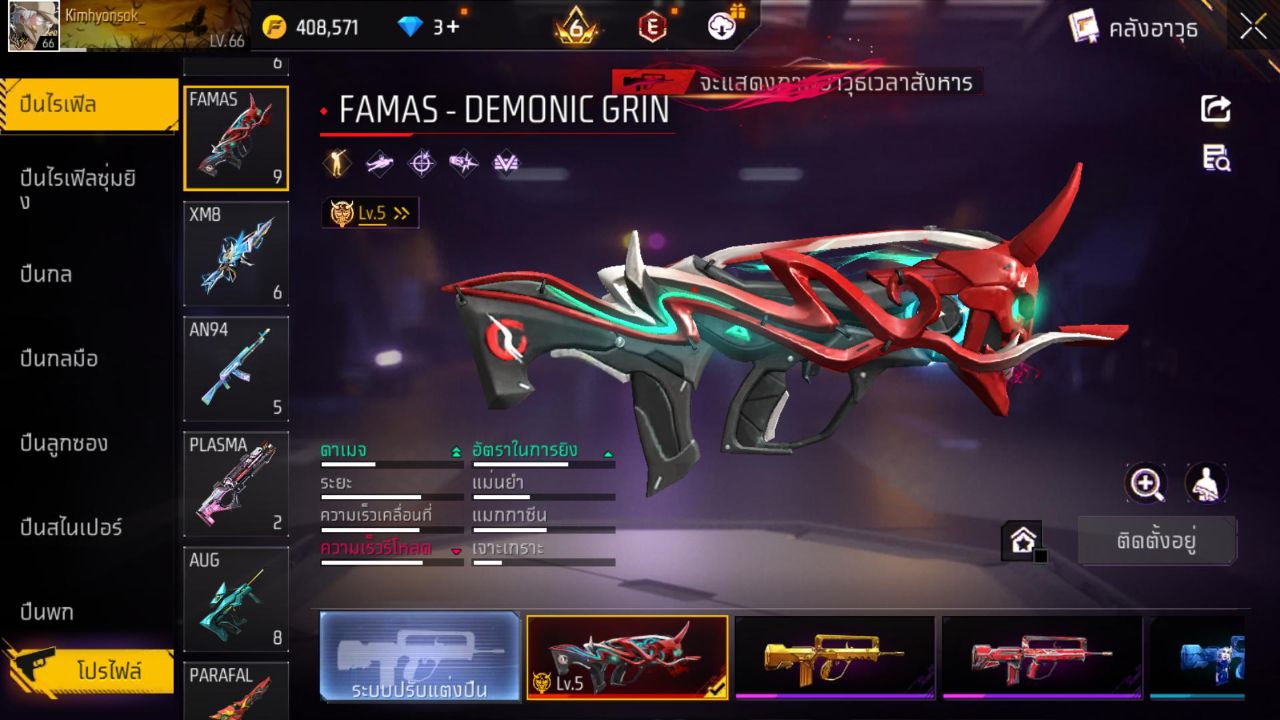
Task: Show the character preview icon
Action: [x=1206, y=484]
